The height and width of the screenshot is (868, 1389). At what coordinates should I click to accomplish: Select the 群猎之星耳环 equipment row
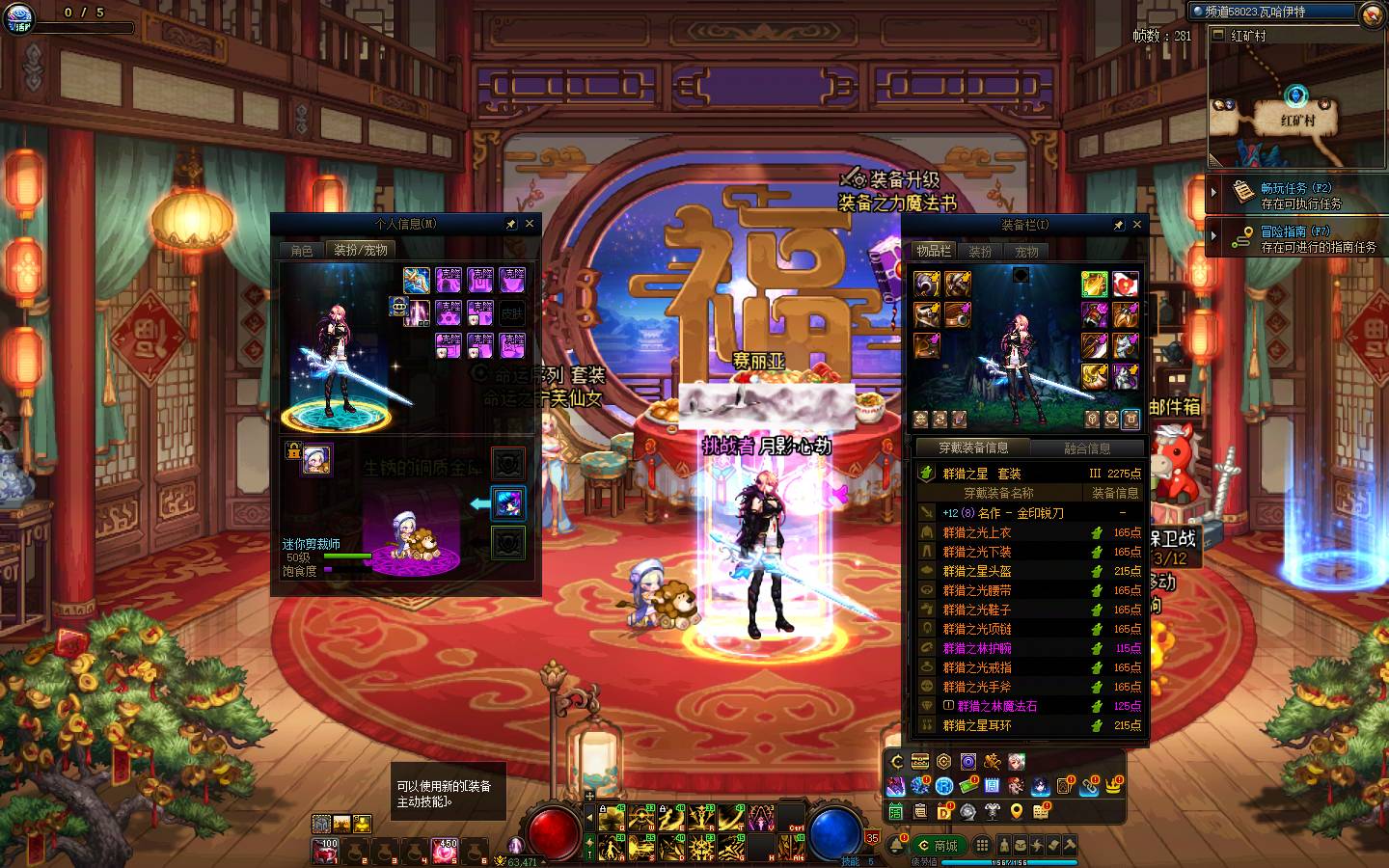point(978,725)
